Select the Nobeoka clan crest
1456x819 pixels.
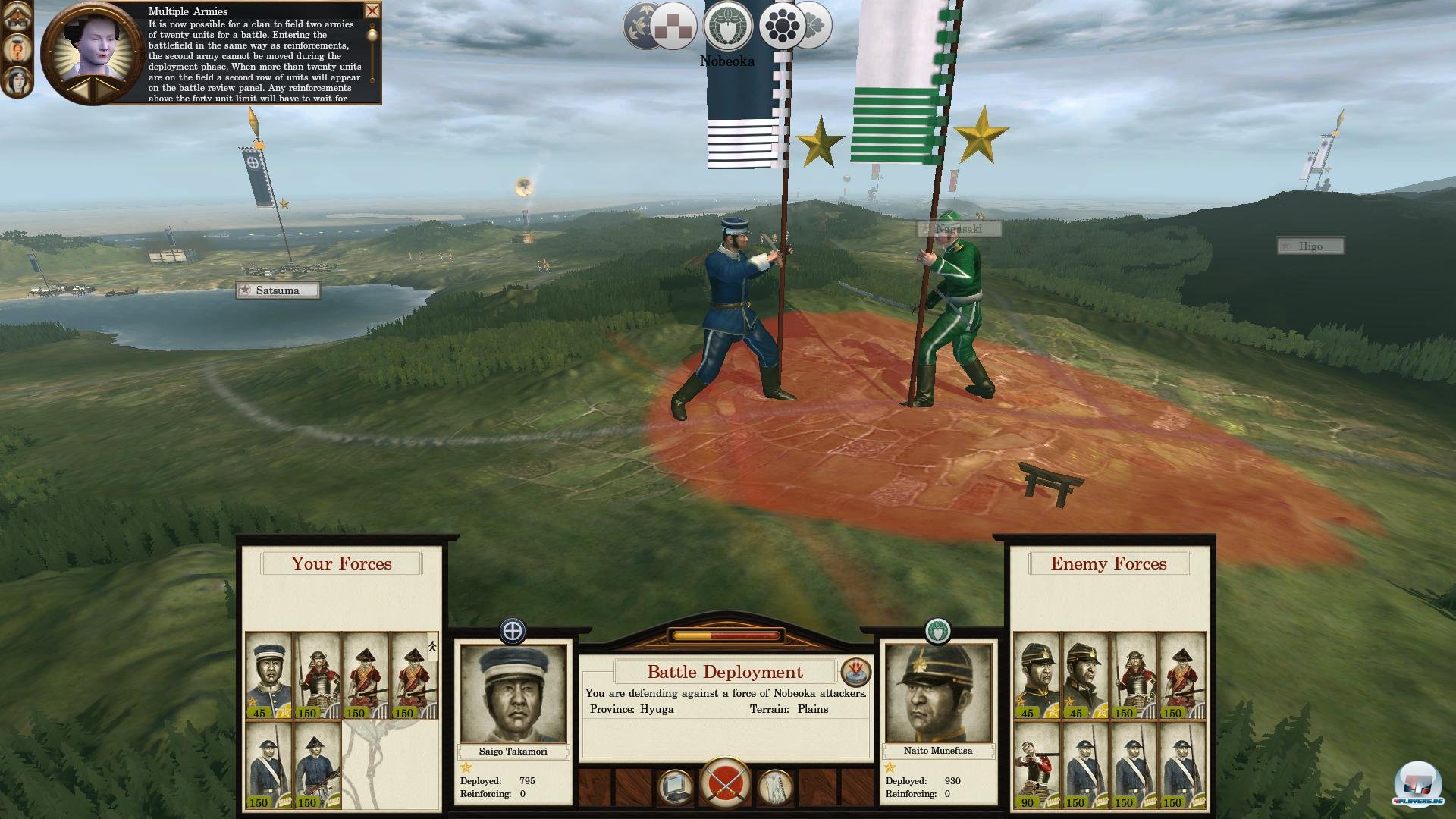727,27
